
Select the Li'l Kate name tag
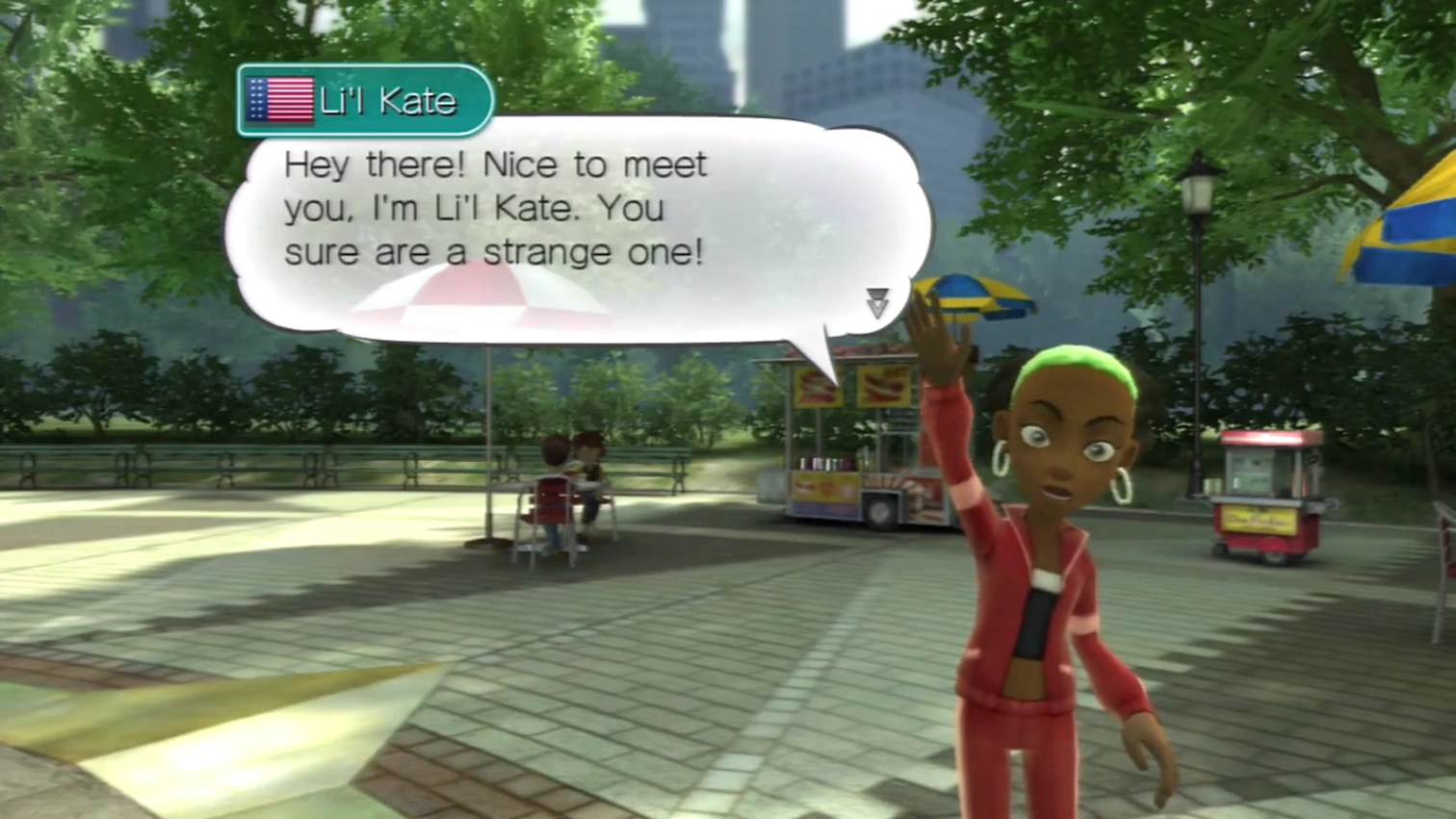[x=365, y=100]
